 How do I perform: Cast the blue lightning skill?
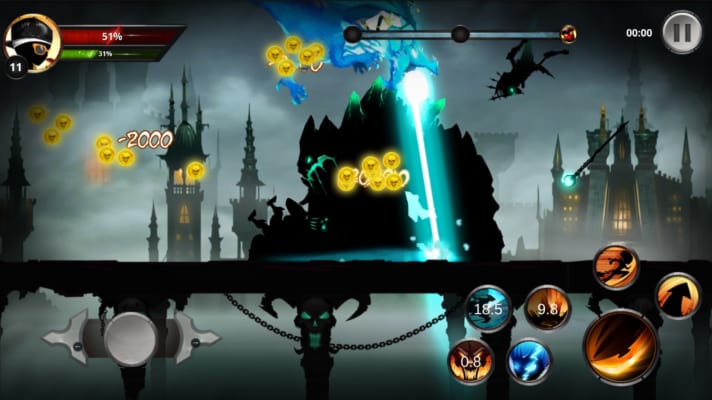(529, 361)
